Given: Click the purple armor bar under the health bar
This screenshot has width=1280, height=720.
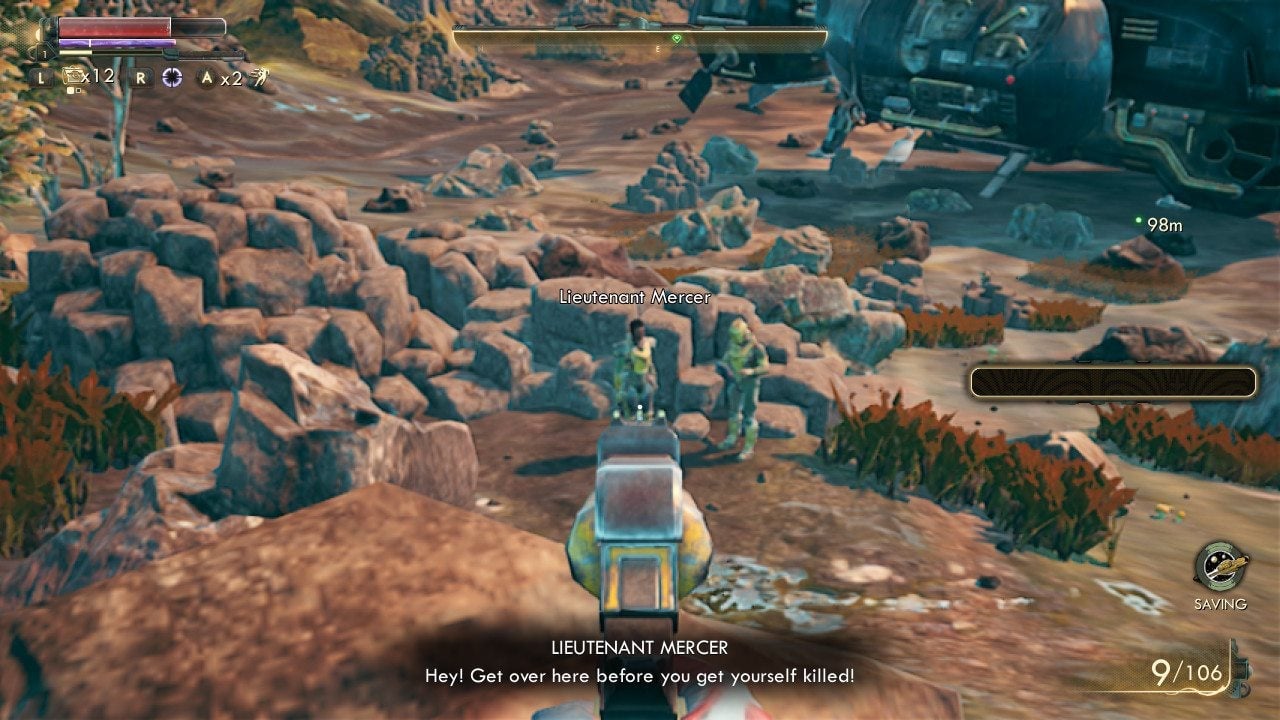Looking at the screenshot, I should pyautogui.click(x=115, y=42).
